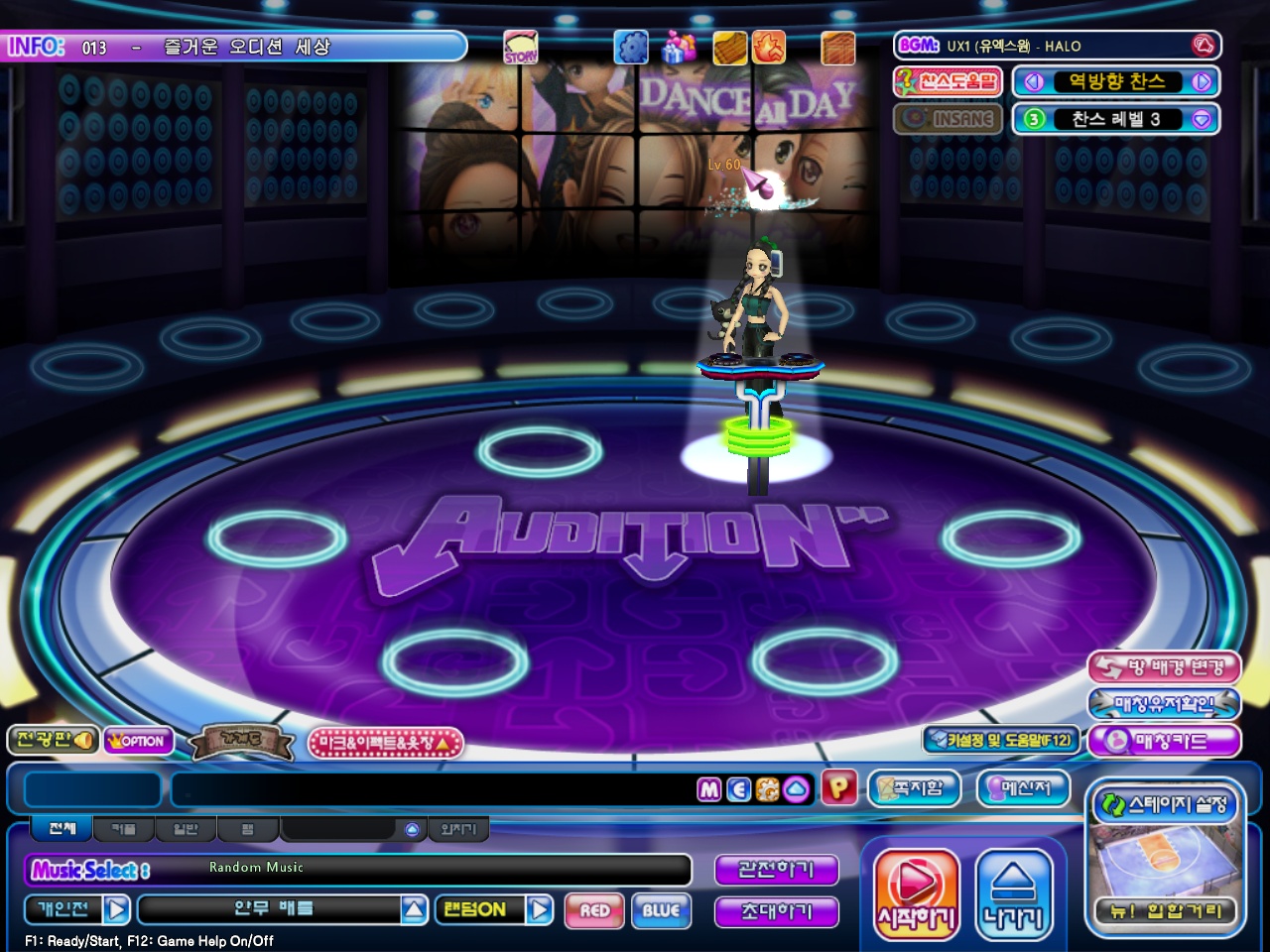Click the 시작하기 start button
This screenshot has width=1270, height=952.
pos(916,892)
